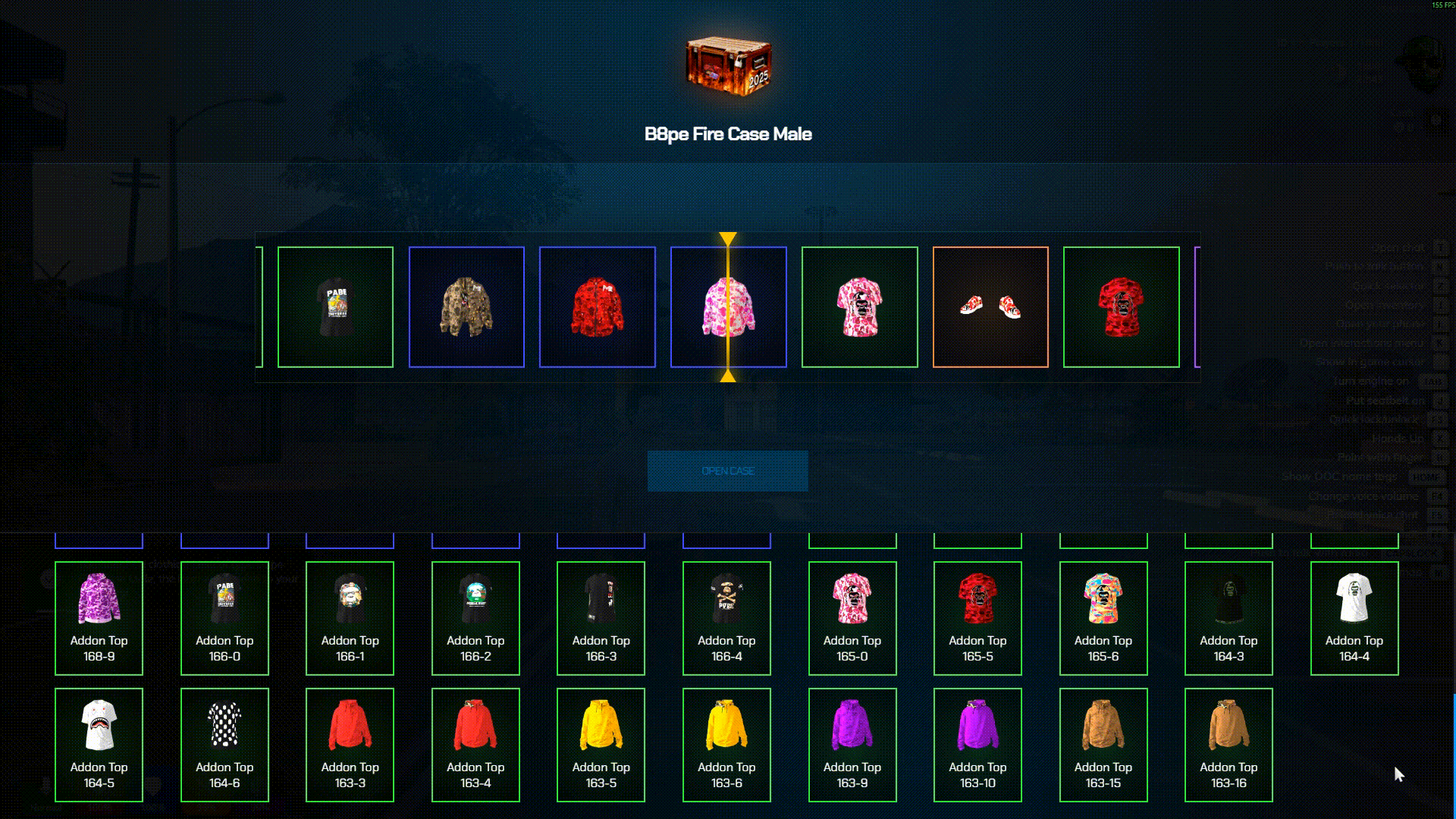Pick the red Addon Top 165-5
The height and width of the screenshot is (819, 1456).
[977, 618]
